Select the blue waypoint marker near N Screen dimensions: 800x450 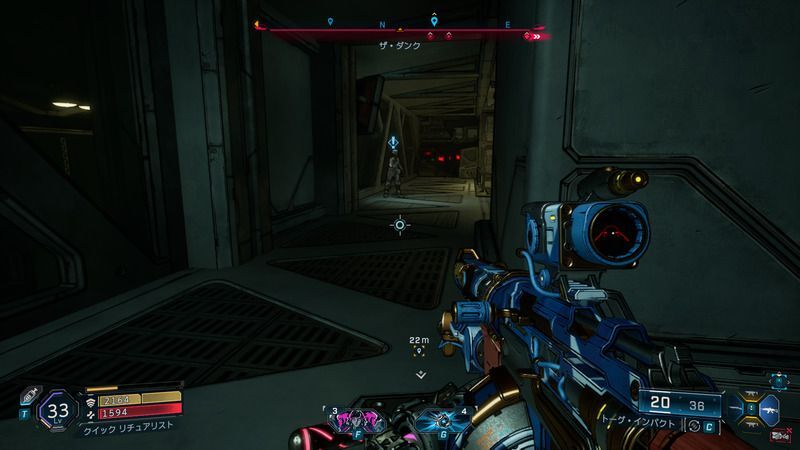(x=433, y=19)
